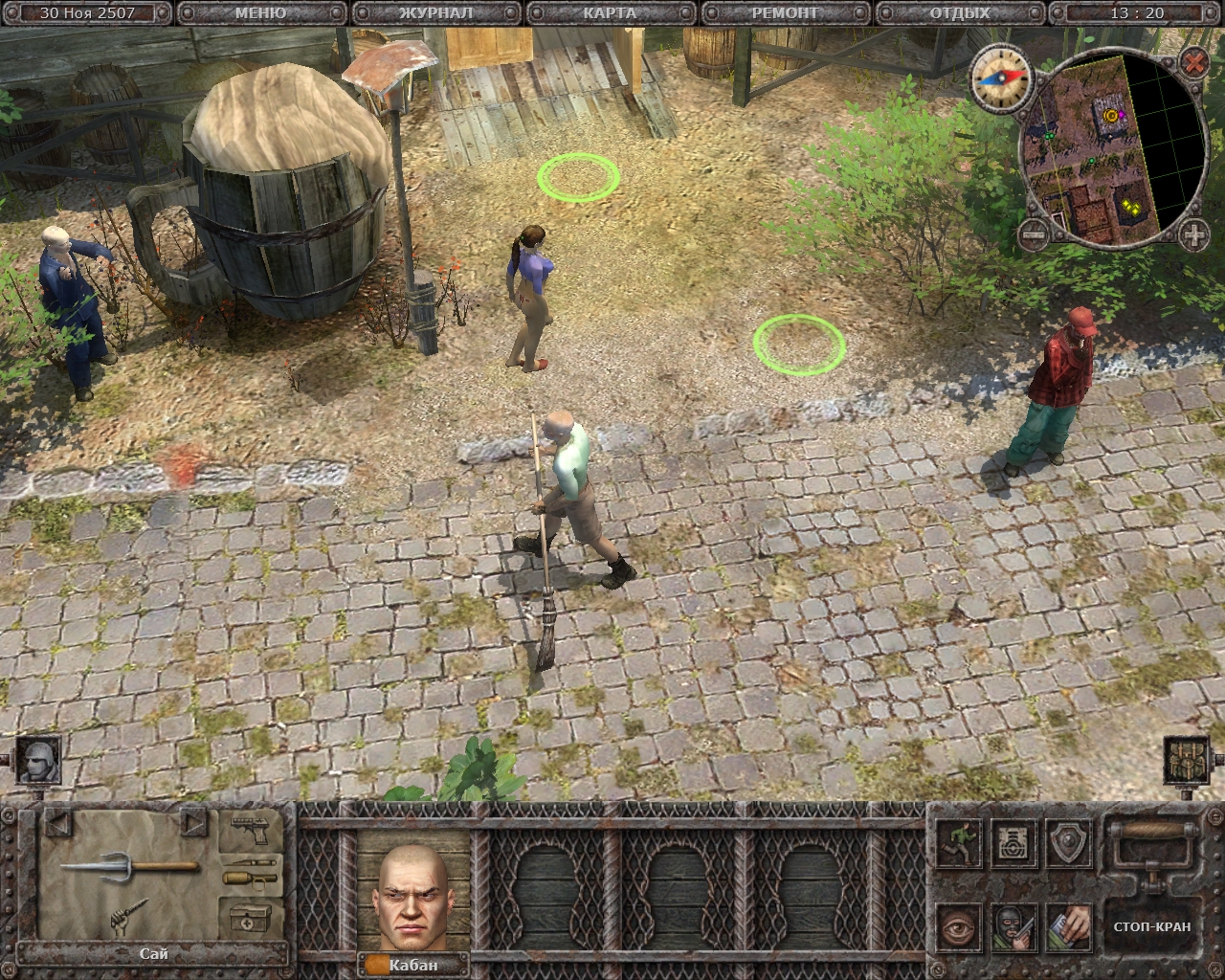Open the ЖУРНАЛ journal
The width and height of the screenshot is (1225, 980).
[435, 13]
